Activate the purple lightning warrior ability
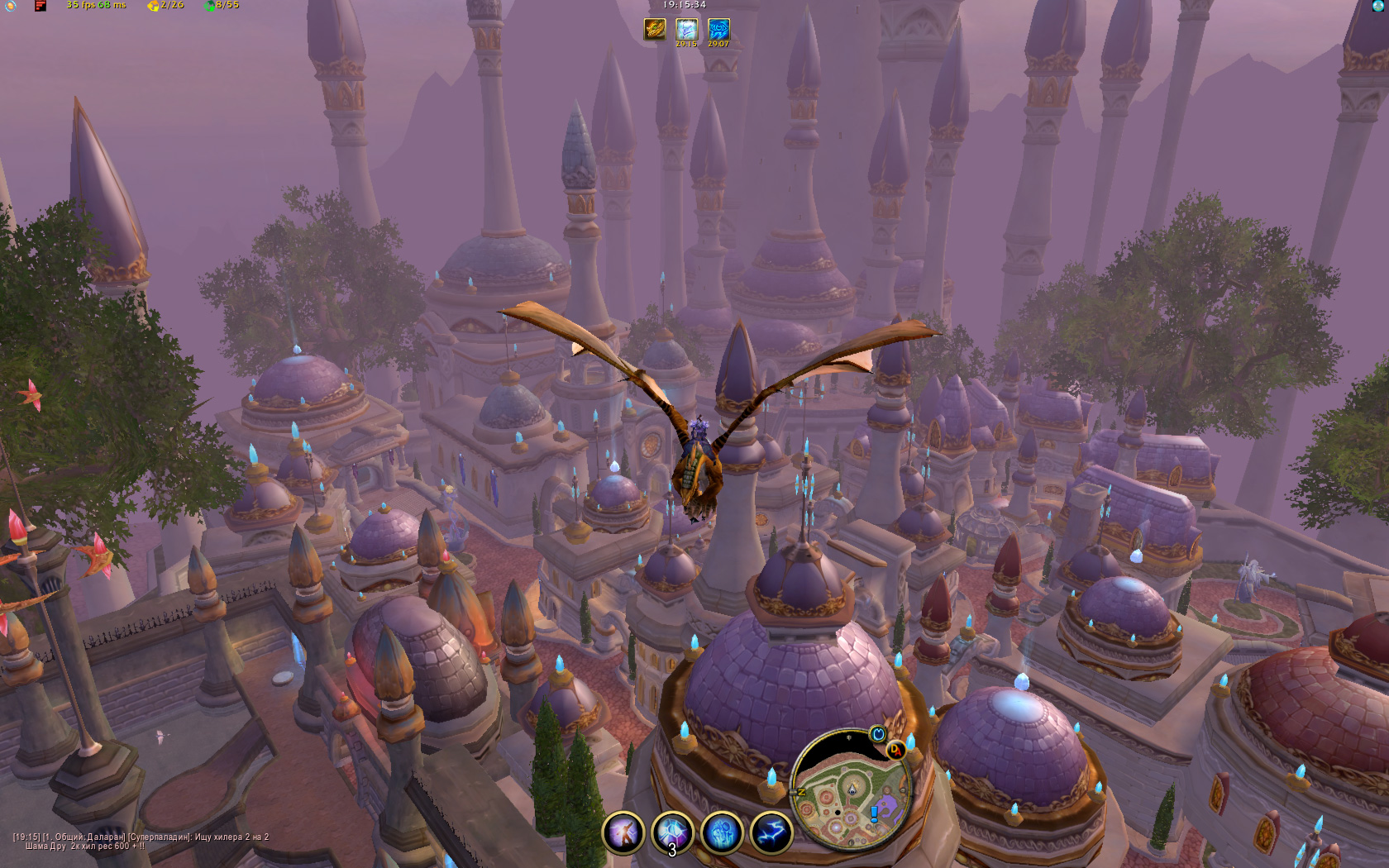This screenshot has width=1389, height=868. coord(623,832)
